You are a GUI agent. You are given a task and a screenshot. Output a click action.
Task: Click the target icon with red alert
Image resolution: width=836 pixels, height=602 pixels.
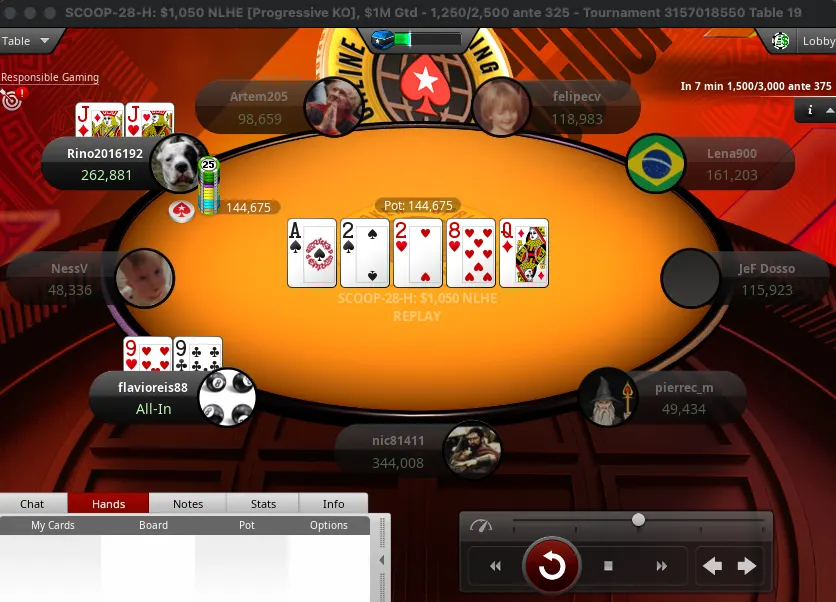[13, 99]
